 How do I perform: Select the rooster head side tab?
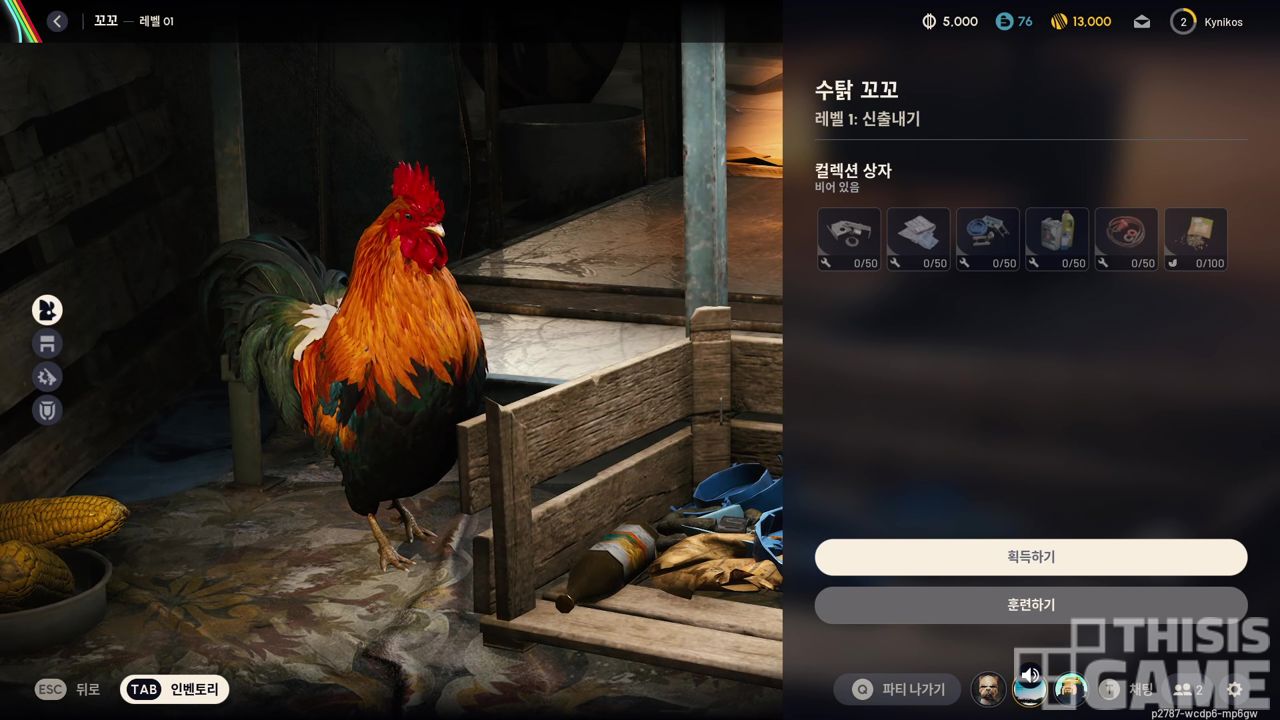[47, 310]
